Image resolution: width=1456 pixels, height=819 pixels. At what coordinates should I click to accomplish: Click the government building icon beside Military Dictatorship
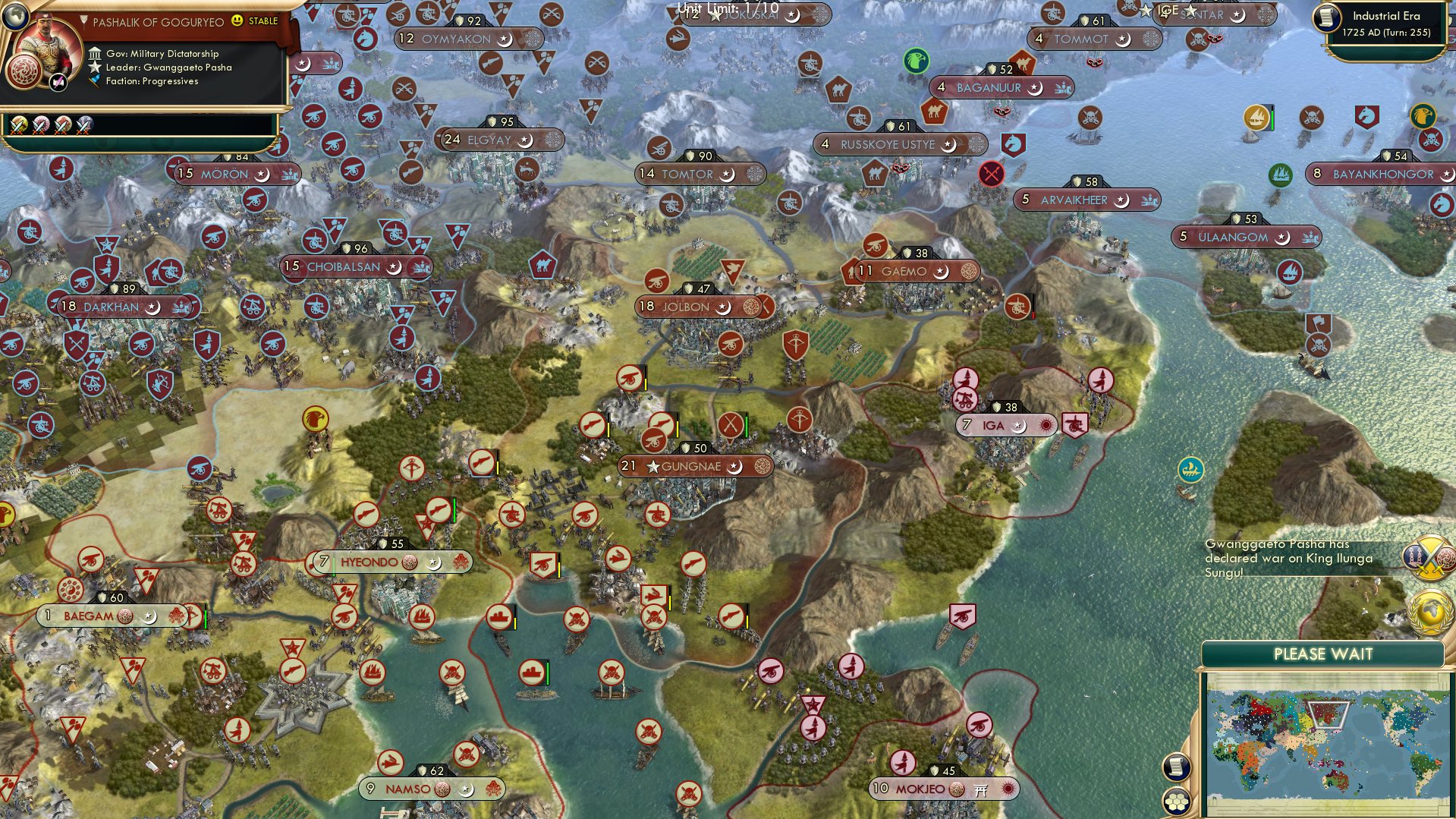coord(95,54)
